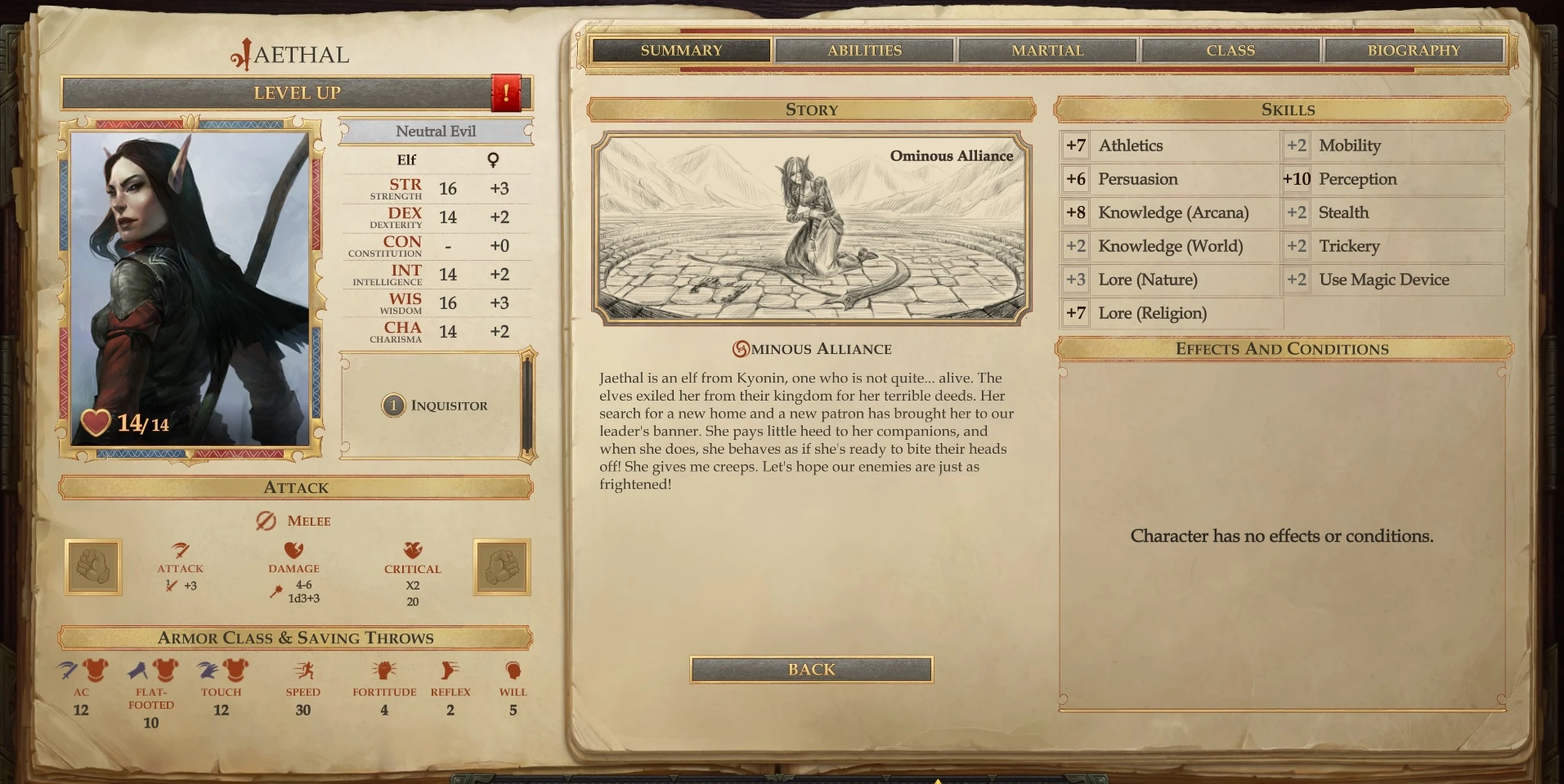1564x784 pixels.
Task: Click the red Level Up exclamation icon
Action: click(507, 92)
